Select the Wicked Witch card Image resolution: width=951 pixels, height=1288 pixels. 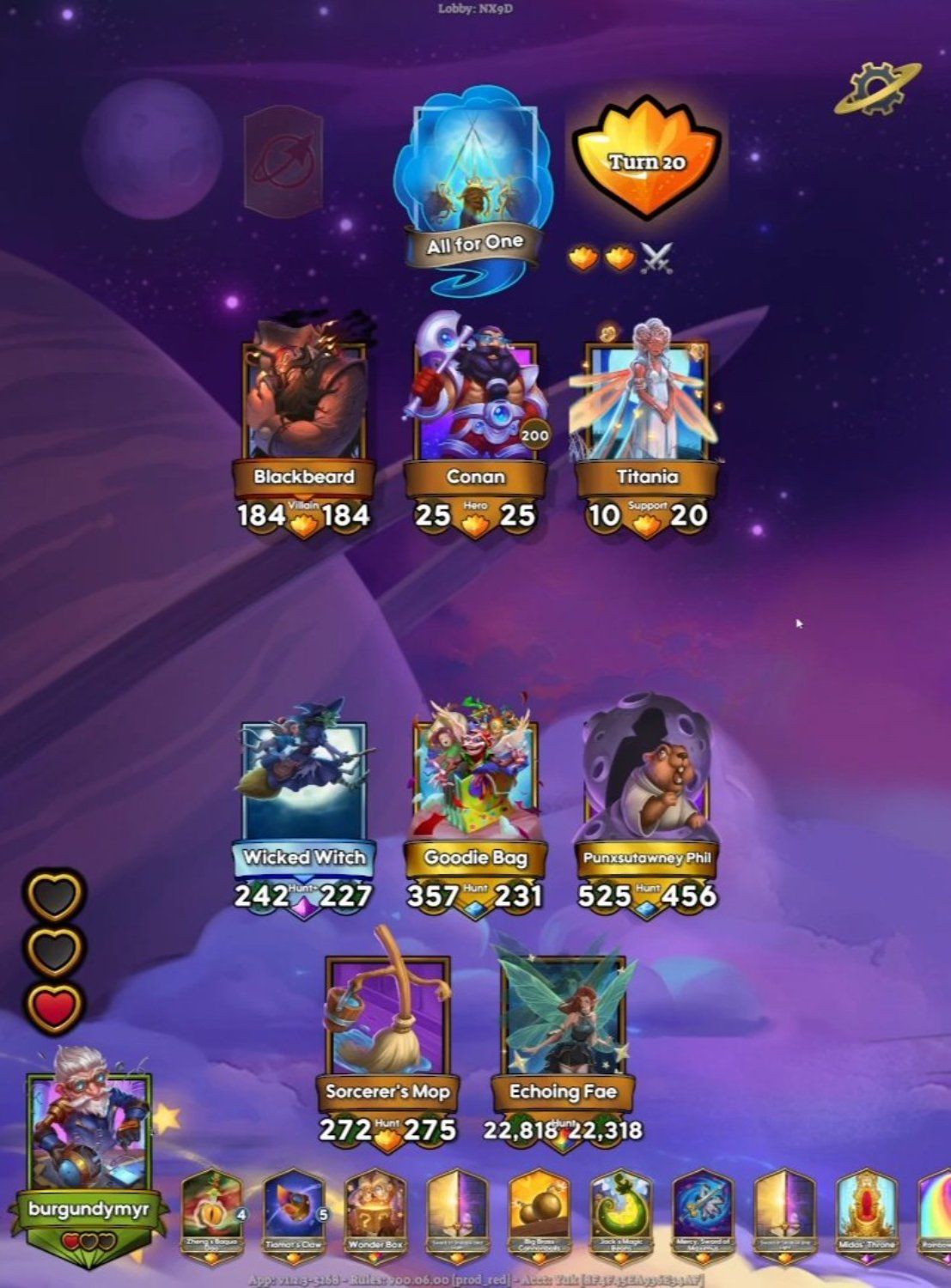pyautogui.click(x=304, y=786)
